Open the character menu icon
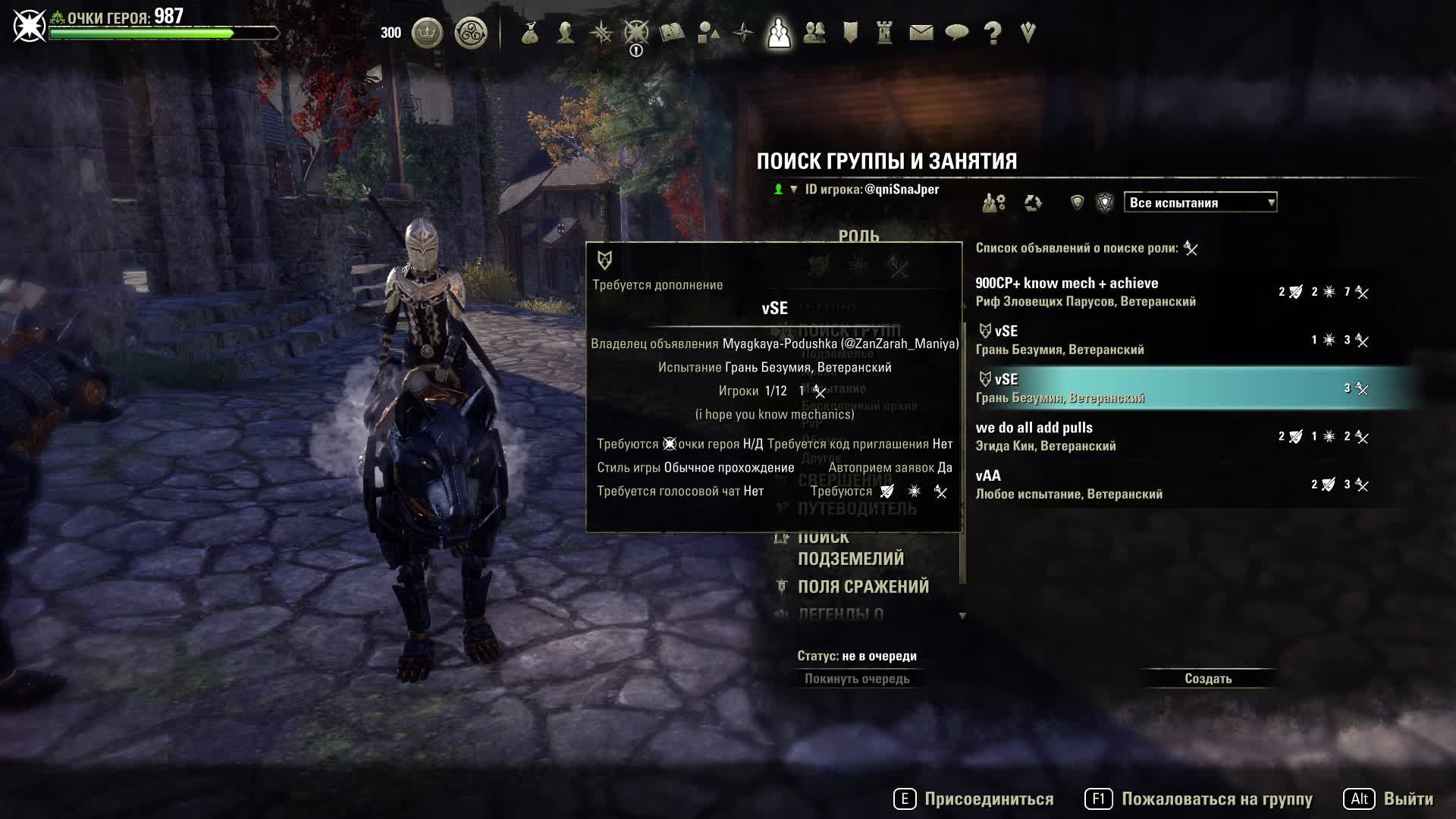The width and height of the screenshot is (1456, 819). tap(566, 34)
